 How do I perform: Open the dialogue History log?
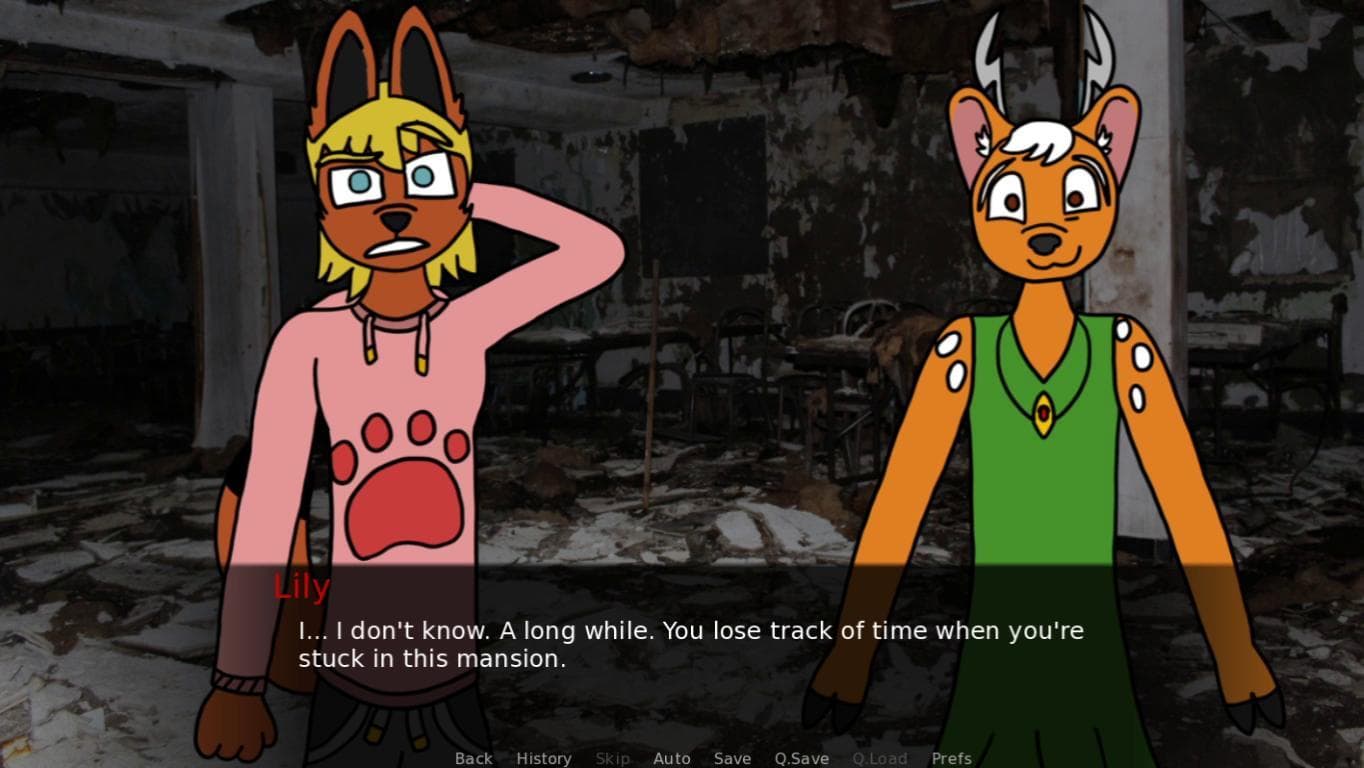point(544,758)
